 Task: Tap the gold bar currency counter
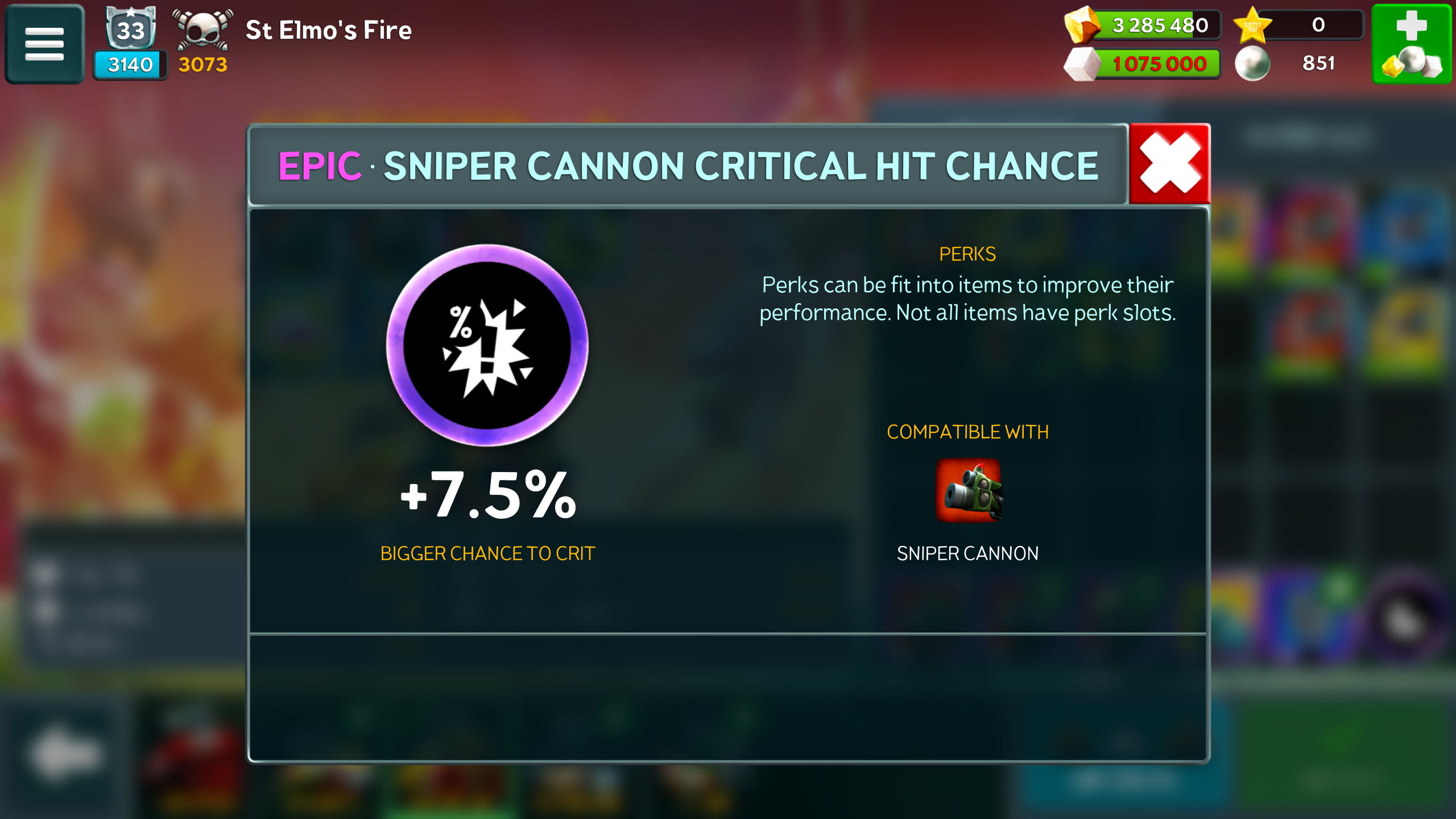tap(1143, 25)
